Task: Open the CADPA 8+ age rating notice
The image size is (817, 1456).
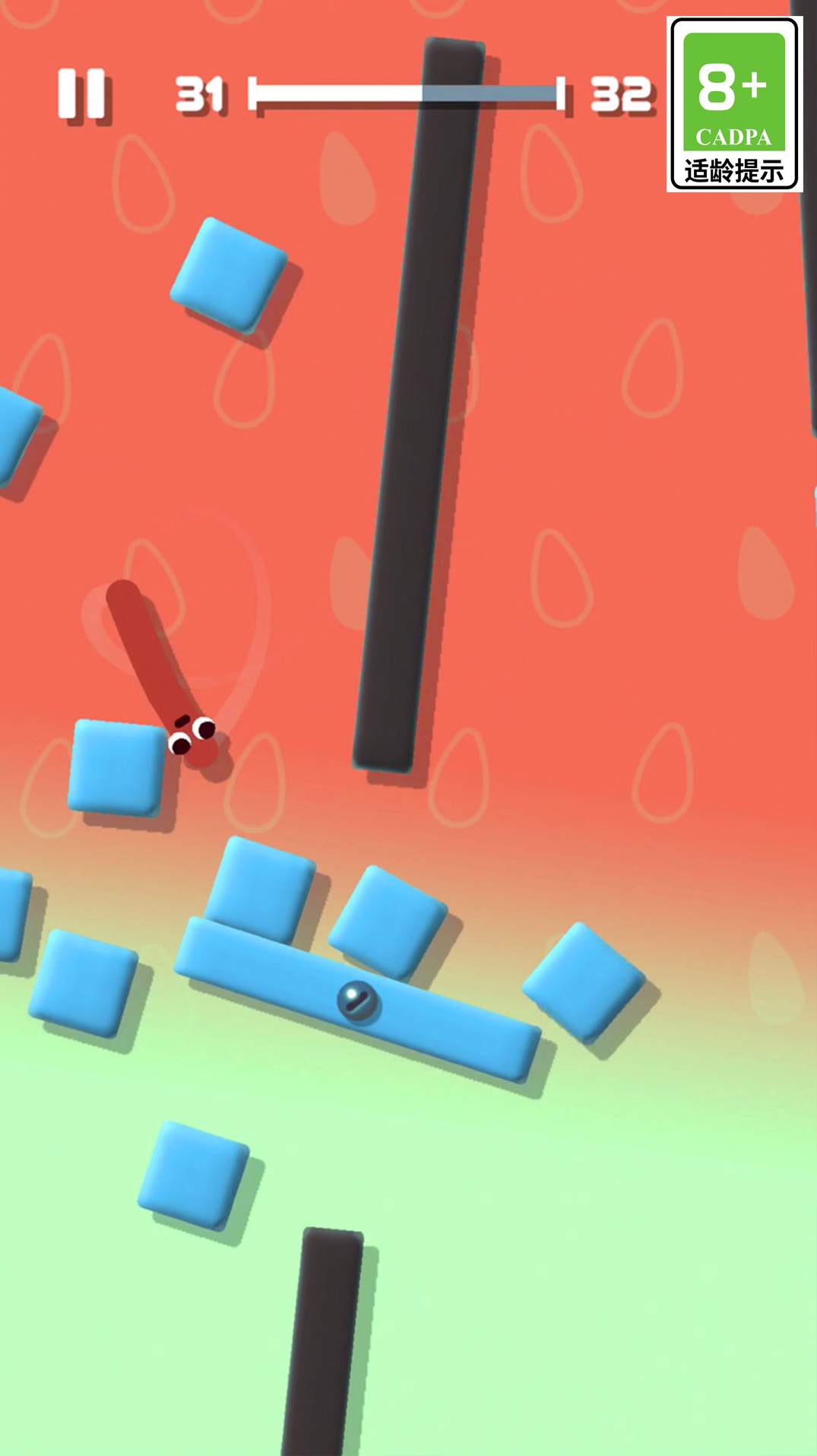Action: click(x=734, y=105)
